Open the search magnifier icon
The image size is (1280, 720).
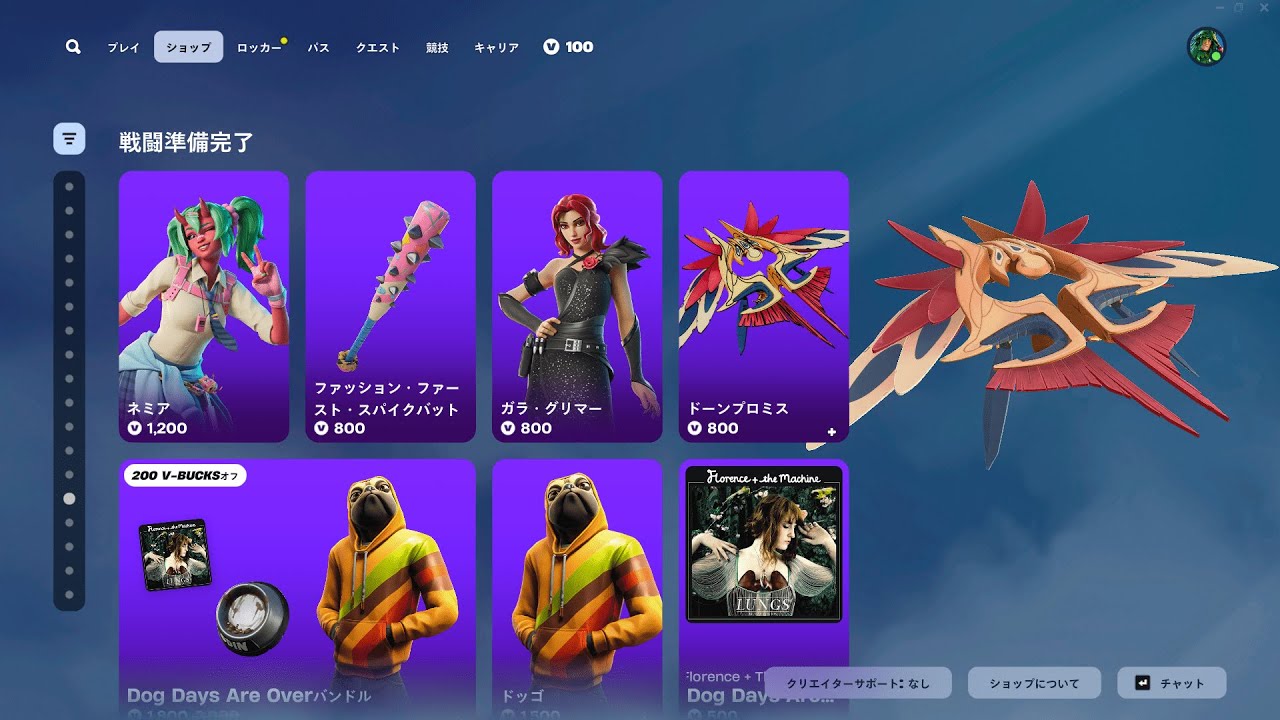point(73,47)
